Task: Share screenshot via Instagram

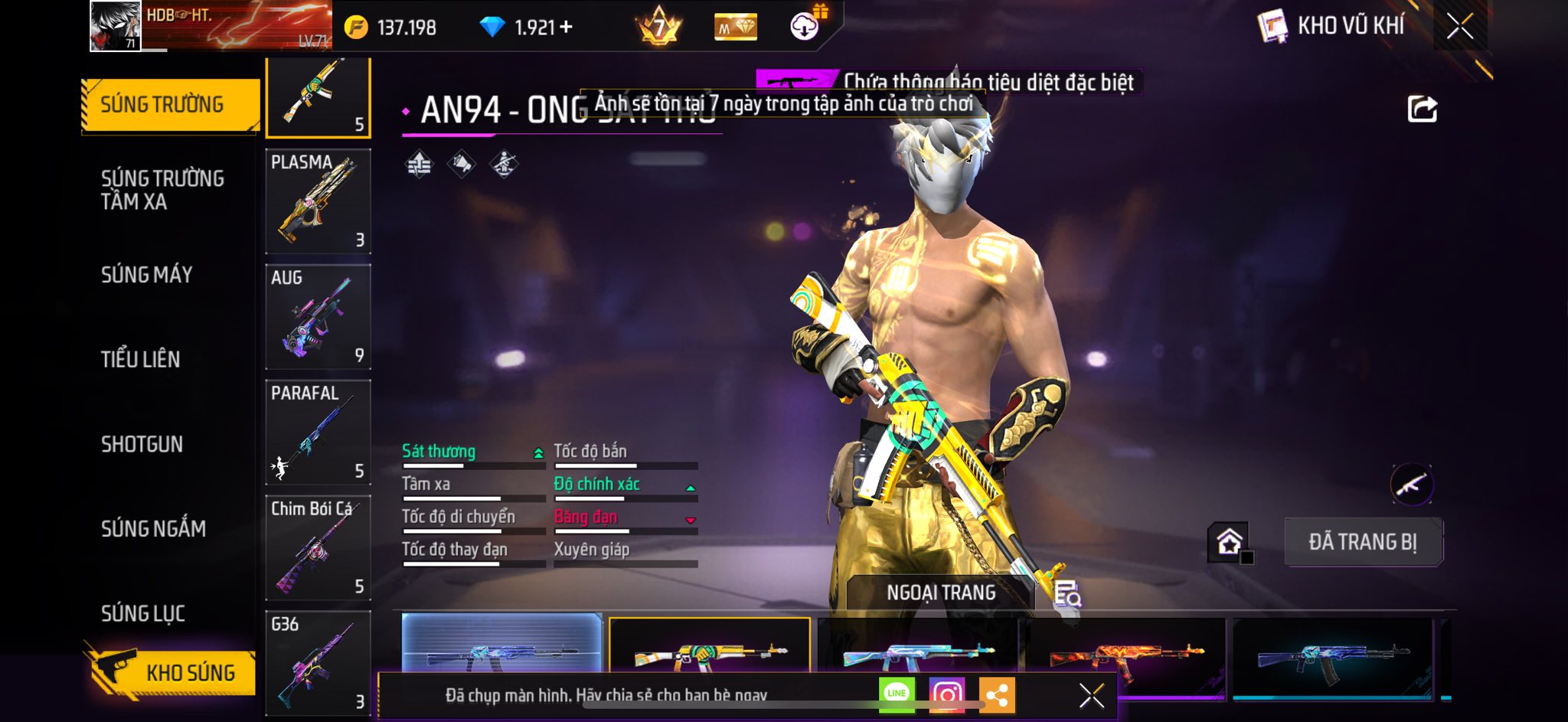Action: 947,694
